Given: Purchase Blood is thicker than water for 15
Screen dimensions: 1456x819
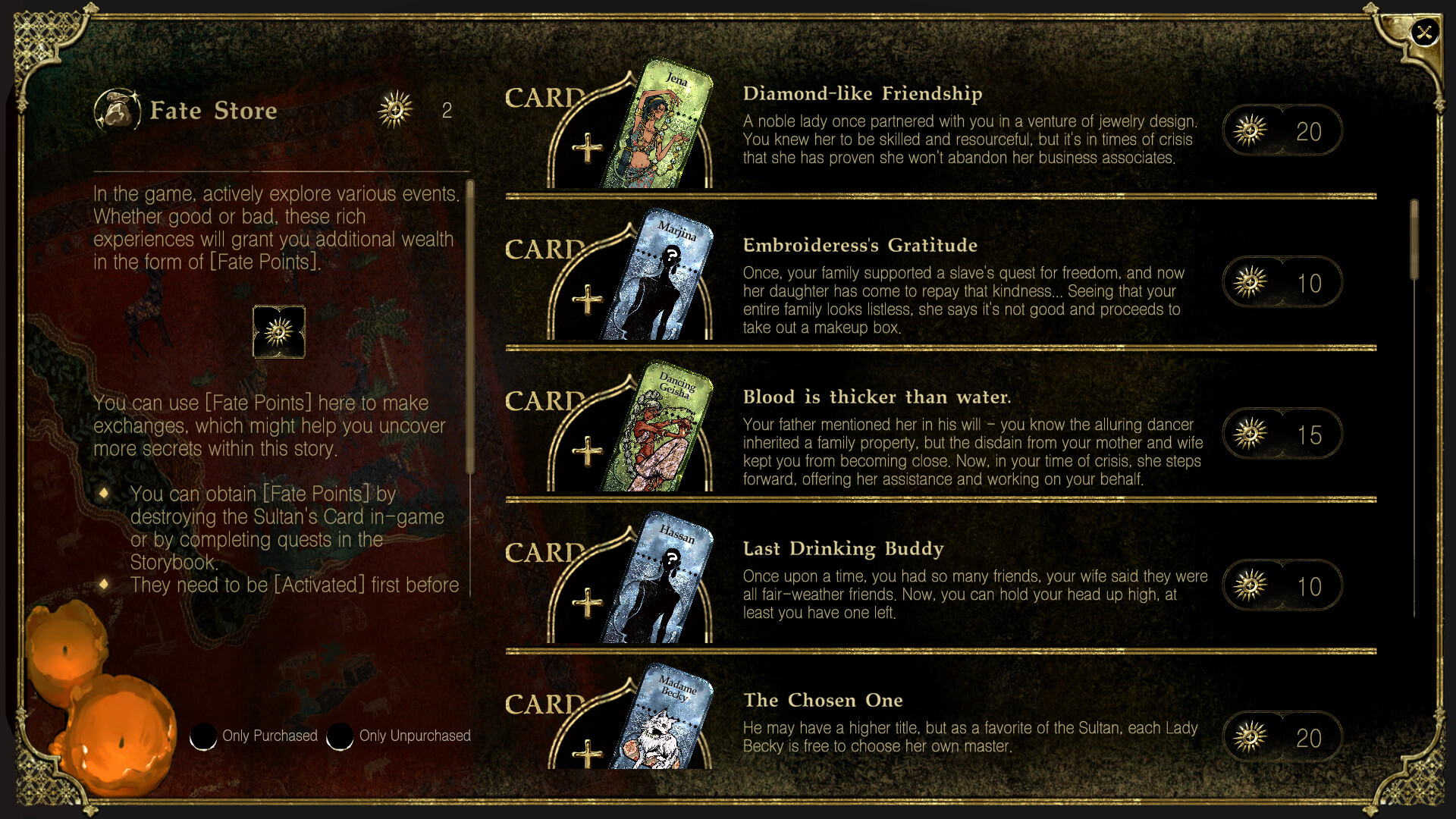Looking at the screenshot, I should pos(1282,433).
